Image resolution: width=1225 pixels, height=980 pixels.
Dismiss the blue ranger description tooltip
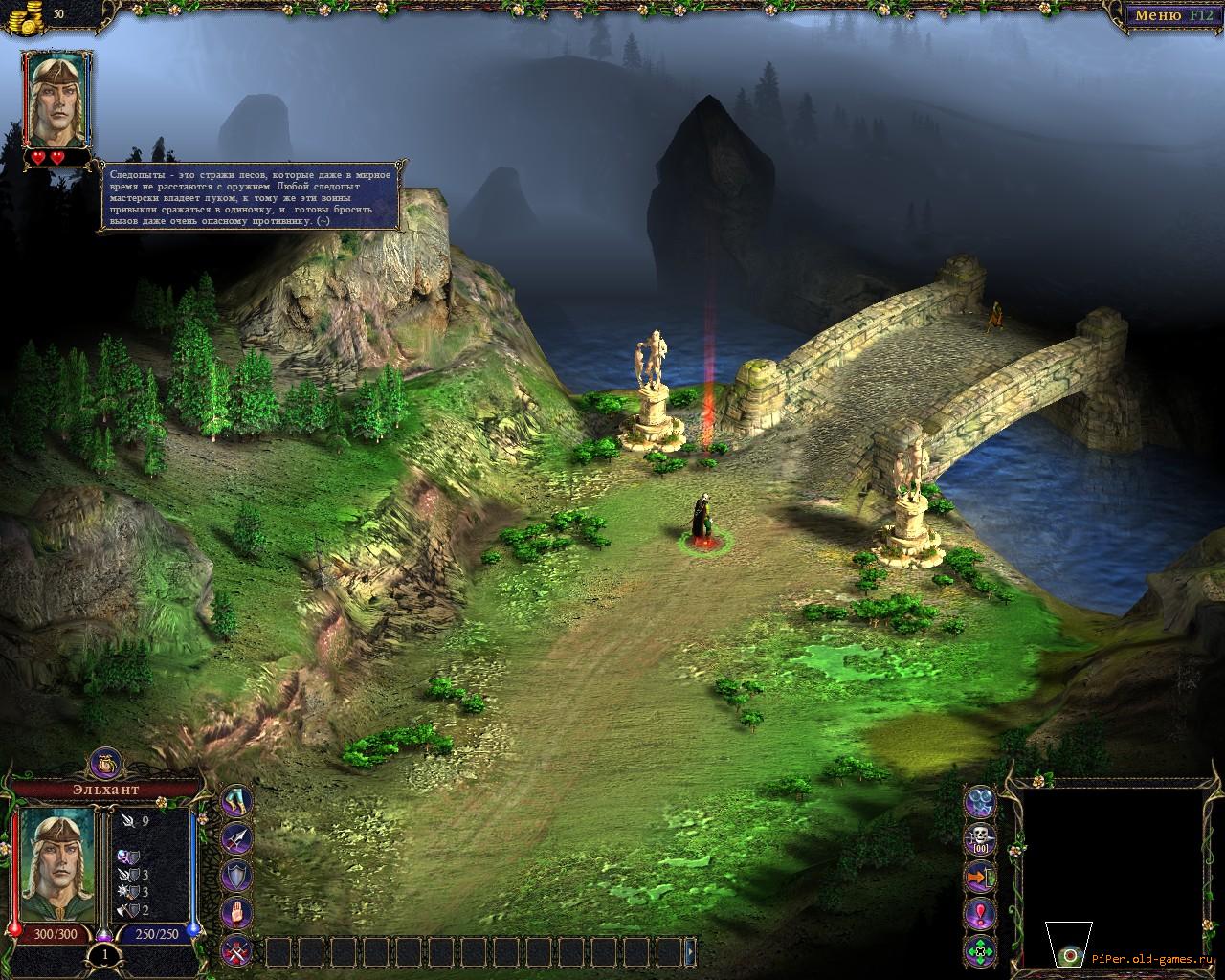pyautogui.click(x=253, y=196)
